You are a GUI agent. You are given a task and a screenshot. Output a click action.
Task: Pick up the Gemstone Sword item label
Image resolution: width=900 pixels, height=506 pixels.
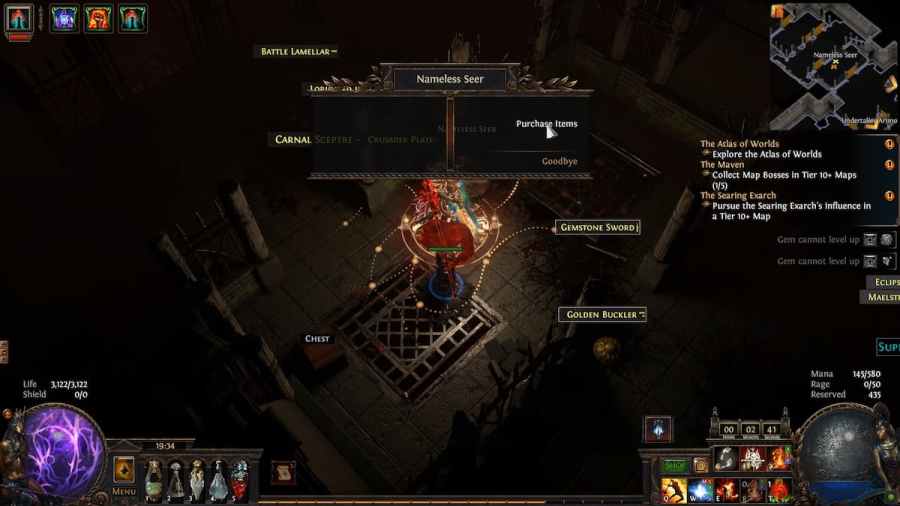coord(598,228)
